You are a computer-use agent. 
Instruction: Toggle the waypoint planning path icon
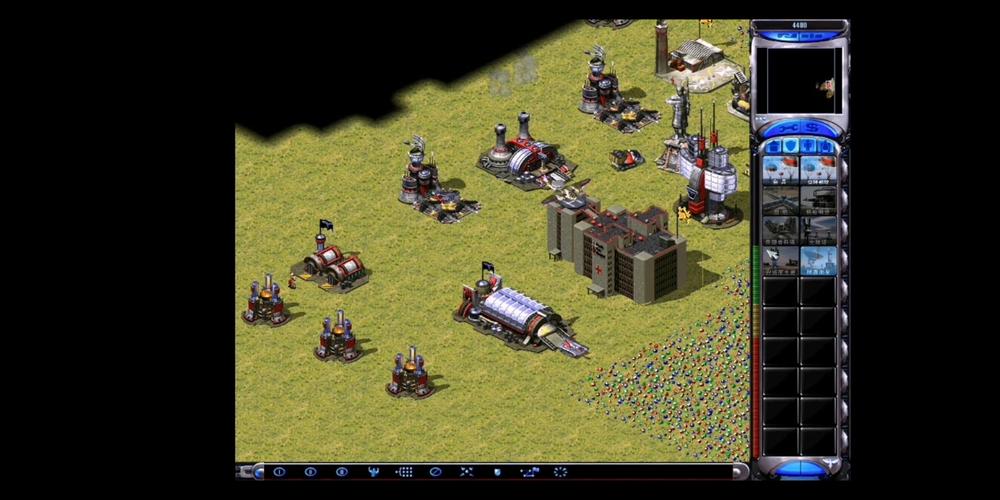pyautogui.click(x=529, y=471)
